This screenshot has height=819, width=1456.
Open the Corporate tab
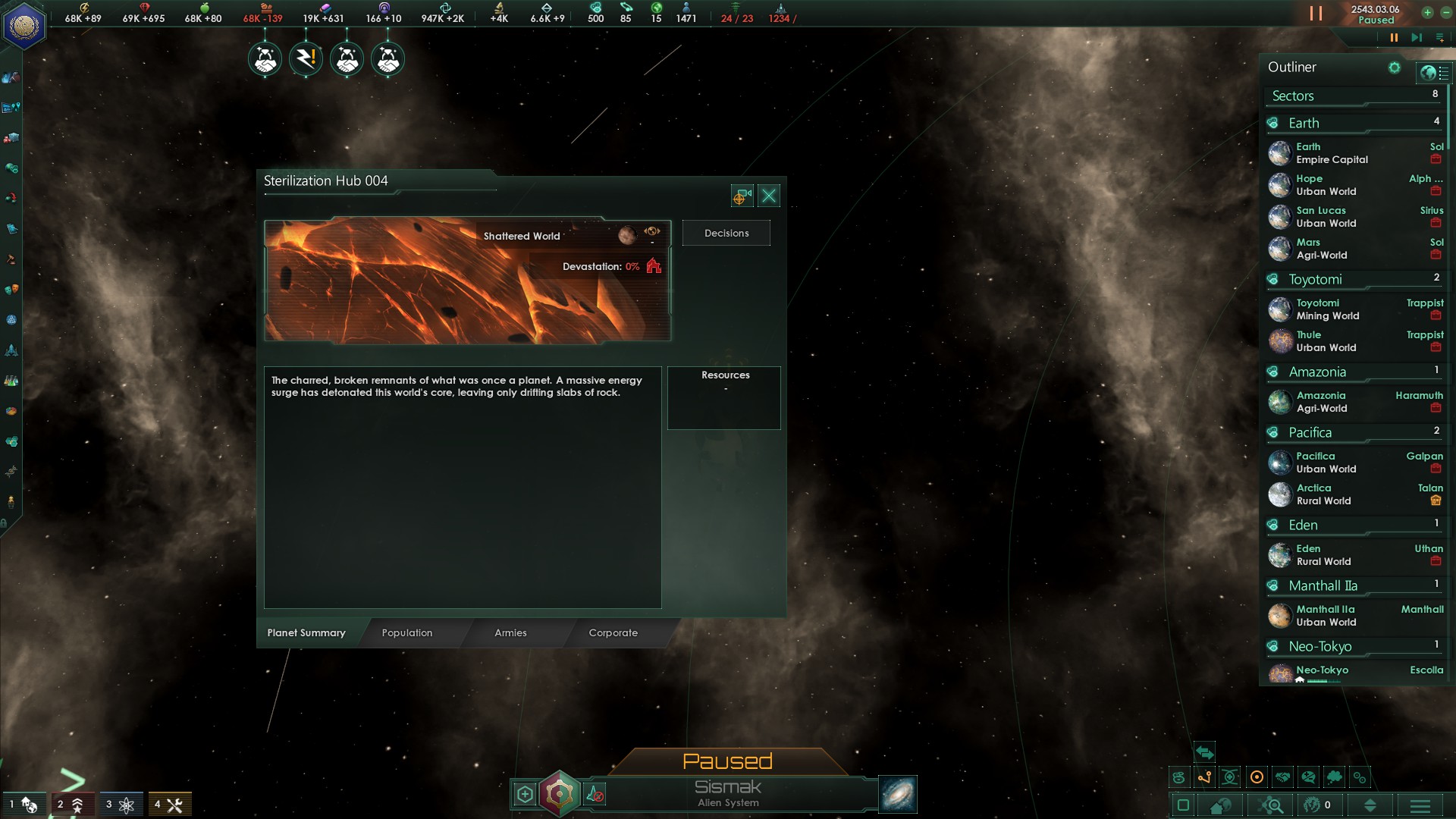pos(613,632)
